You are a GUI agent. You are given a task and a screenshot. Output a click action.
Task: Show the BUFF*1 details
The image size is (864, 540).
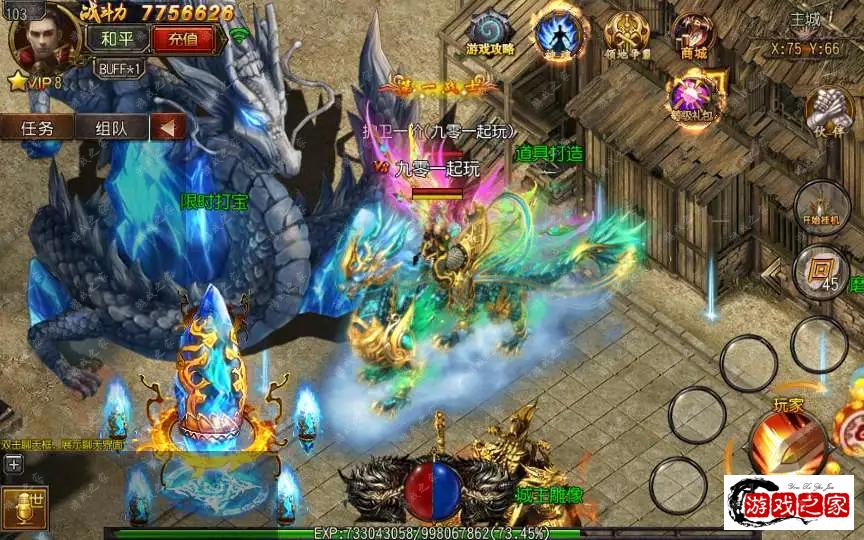click(121, 69)
